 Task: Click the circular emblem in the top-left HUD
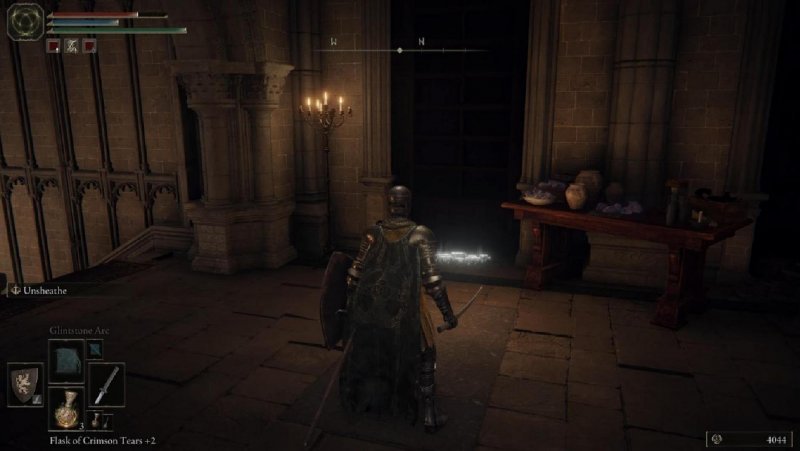23,22
